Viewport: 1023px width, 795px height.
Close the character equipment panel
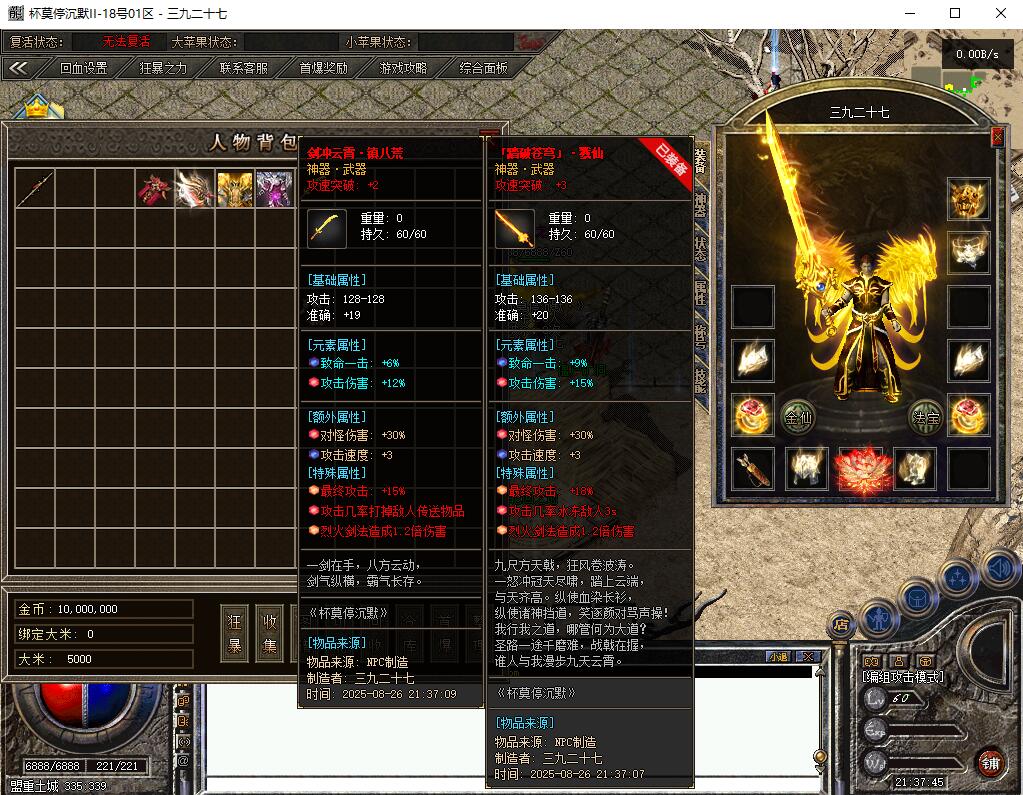click(x=997, y=137)
